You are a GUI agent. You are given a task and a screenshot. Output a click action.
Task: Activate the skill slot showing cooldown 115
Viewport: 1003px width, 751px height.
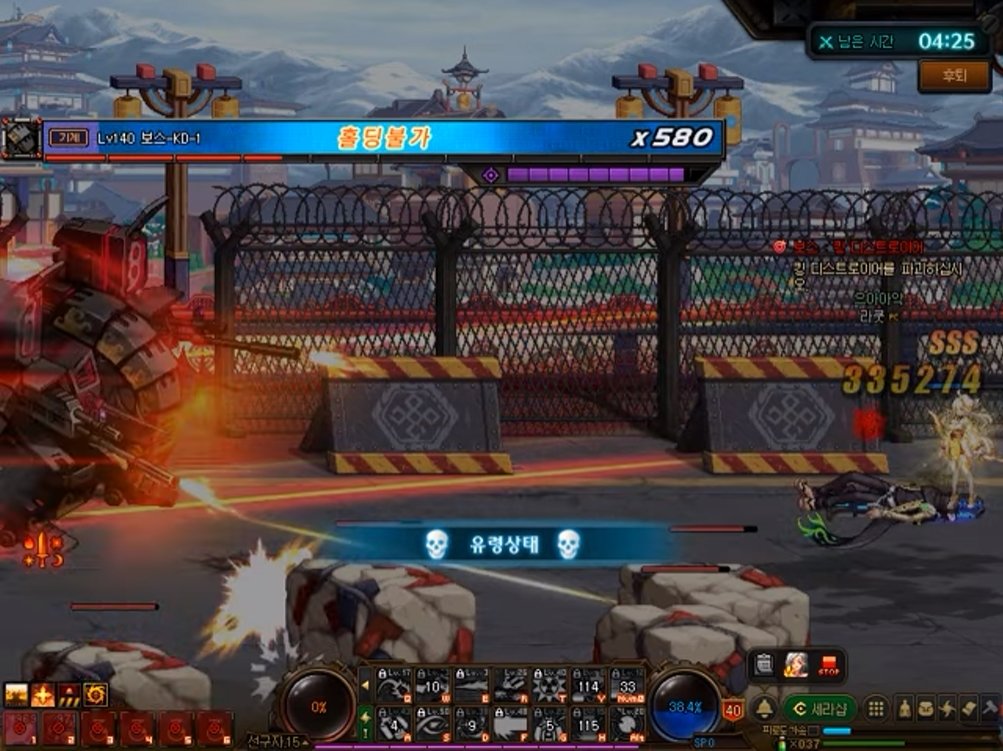[x=588, y=722]
